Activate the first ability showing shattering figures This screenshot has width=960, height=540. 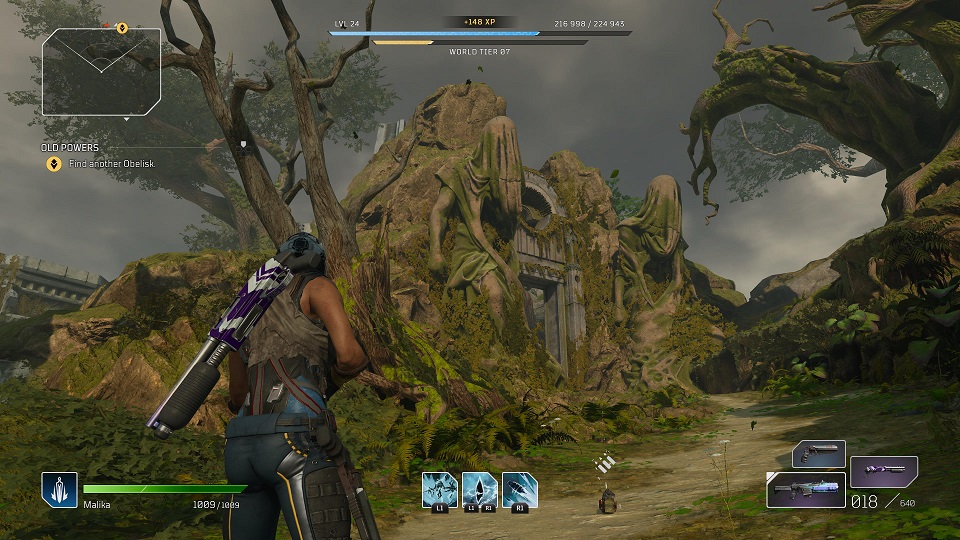[439, 490]
